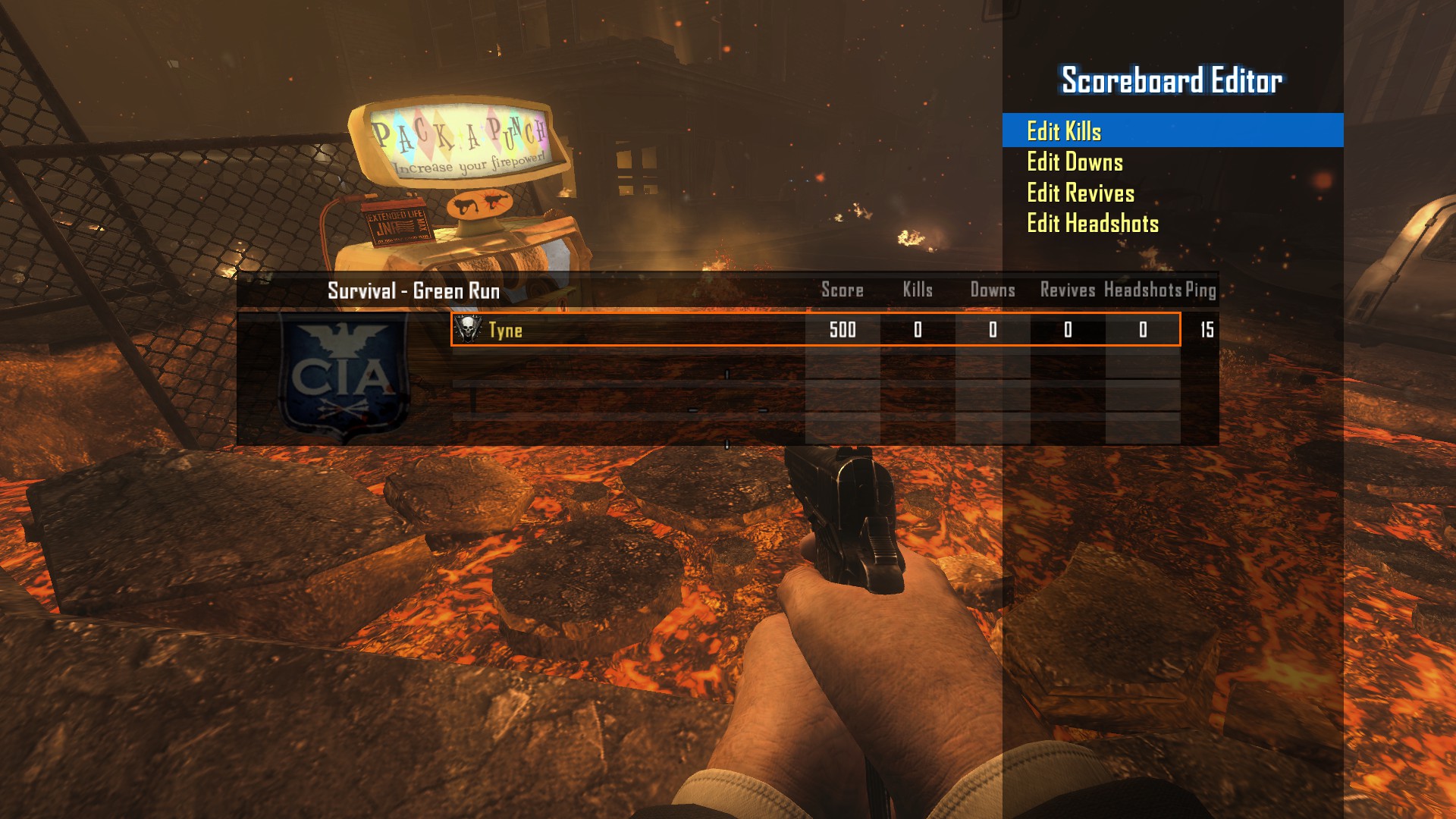Viewport: 1456px width, 819px height.
Task: Click player Tyne's scoreboard row
Action: tap(814, 330)
